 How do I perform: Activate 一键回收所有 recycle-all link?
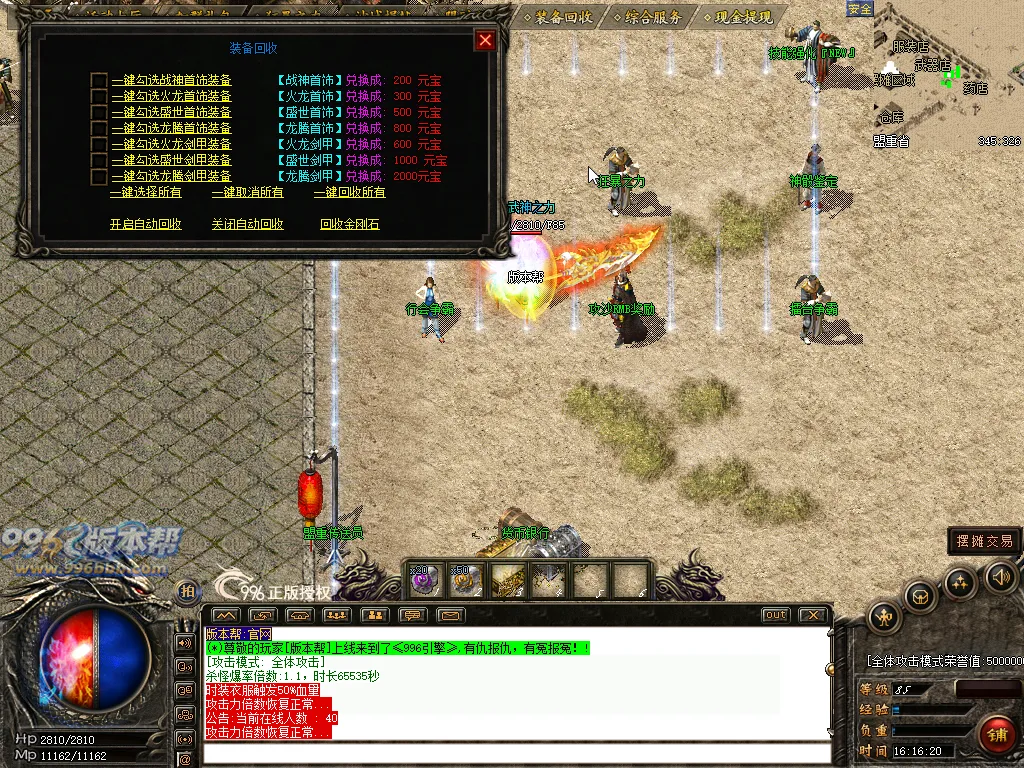pyautogui.click(x=349, y=192)
